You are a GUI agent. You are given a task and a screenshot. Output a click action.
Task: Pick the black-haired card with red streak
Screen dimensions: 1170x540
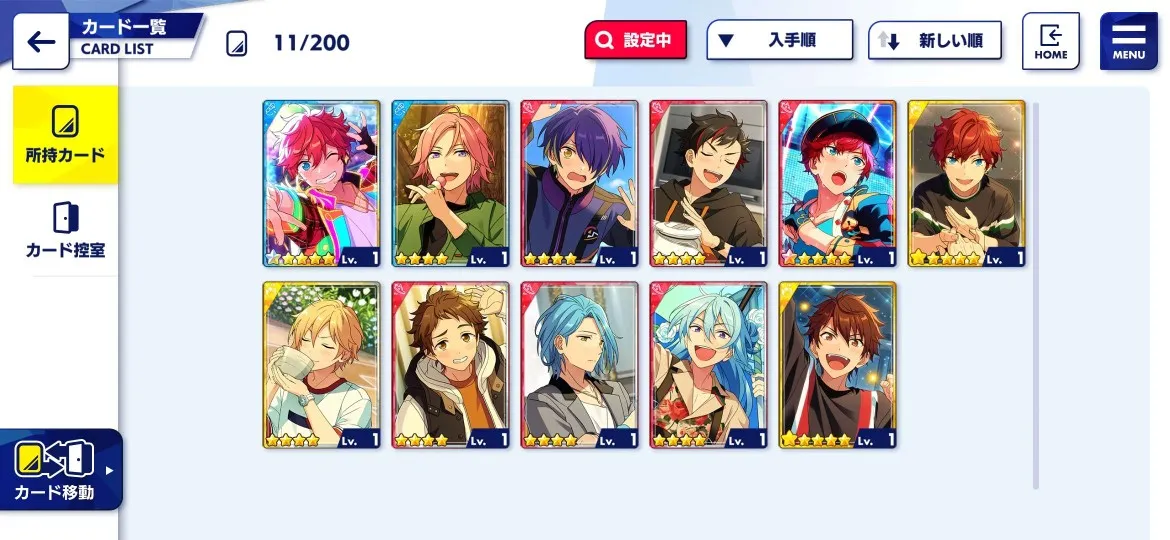[x=708, y=183]
